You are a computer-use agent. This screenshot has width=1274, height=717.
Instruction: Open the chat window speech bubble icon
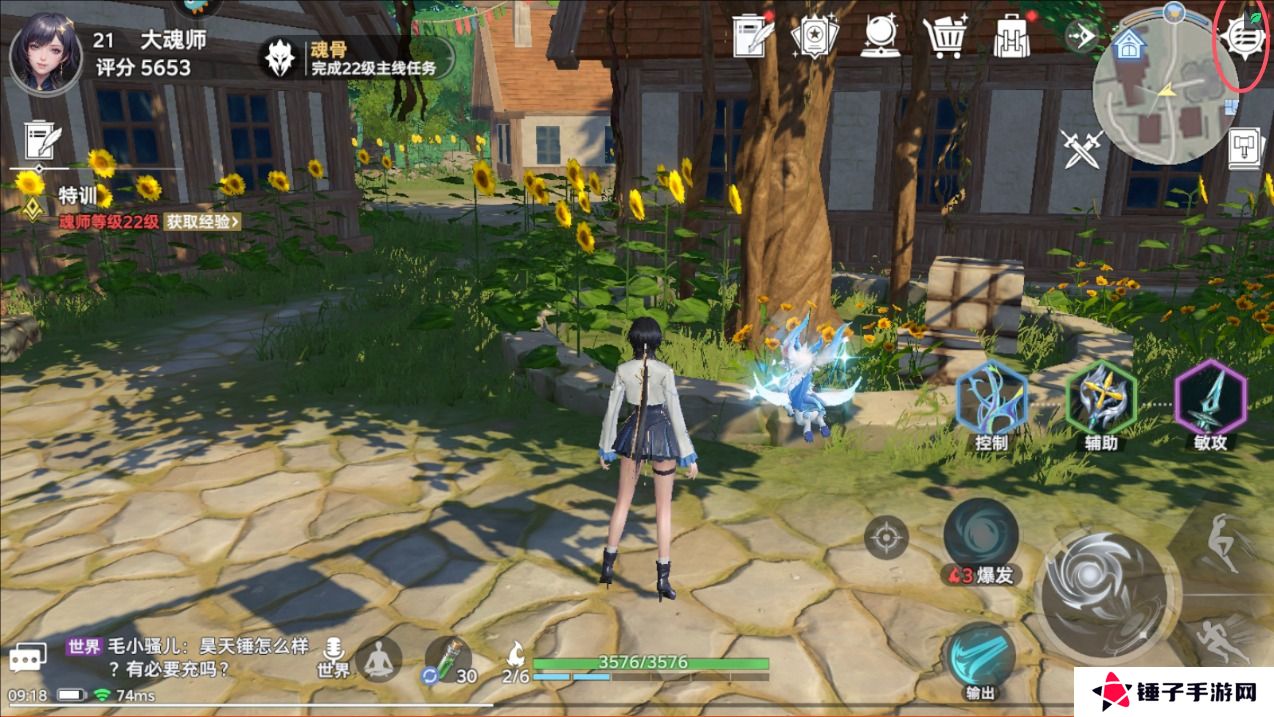tap(29, 657)
